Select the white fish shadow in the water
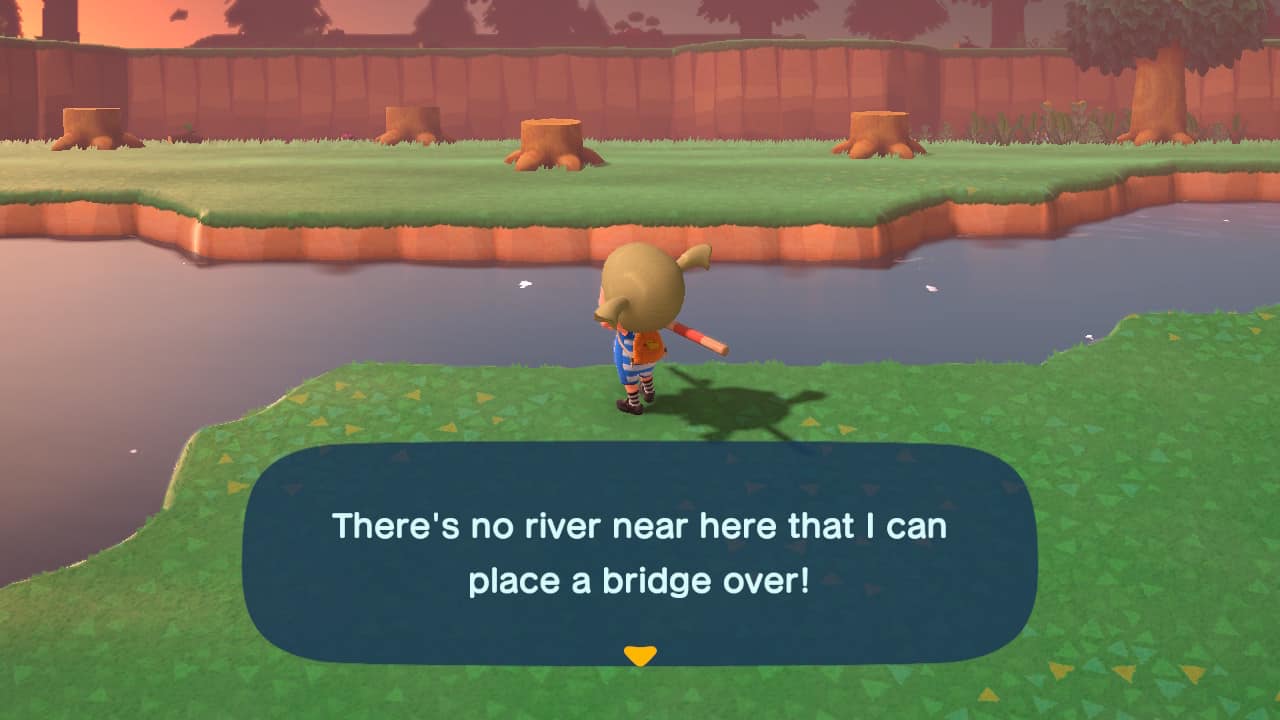 click(524, 286)
